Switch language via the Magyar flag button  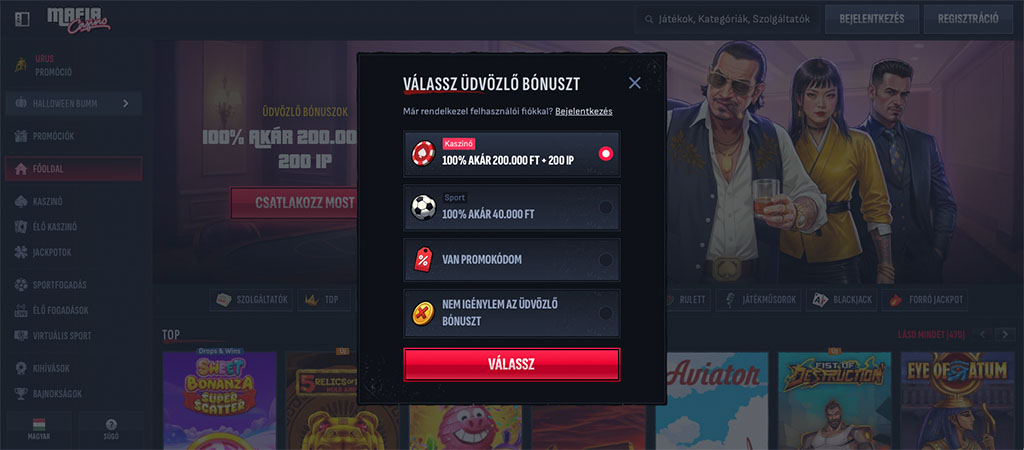point(40,428)
